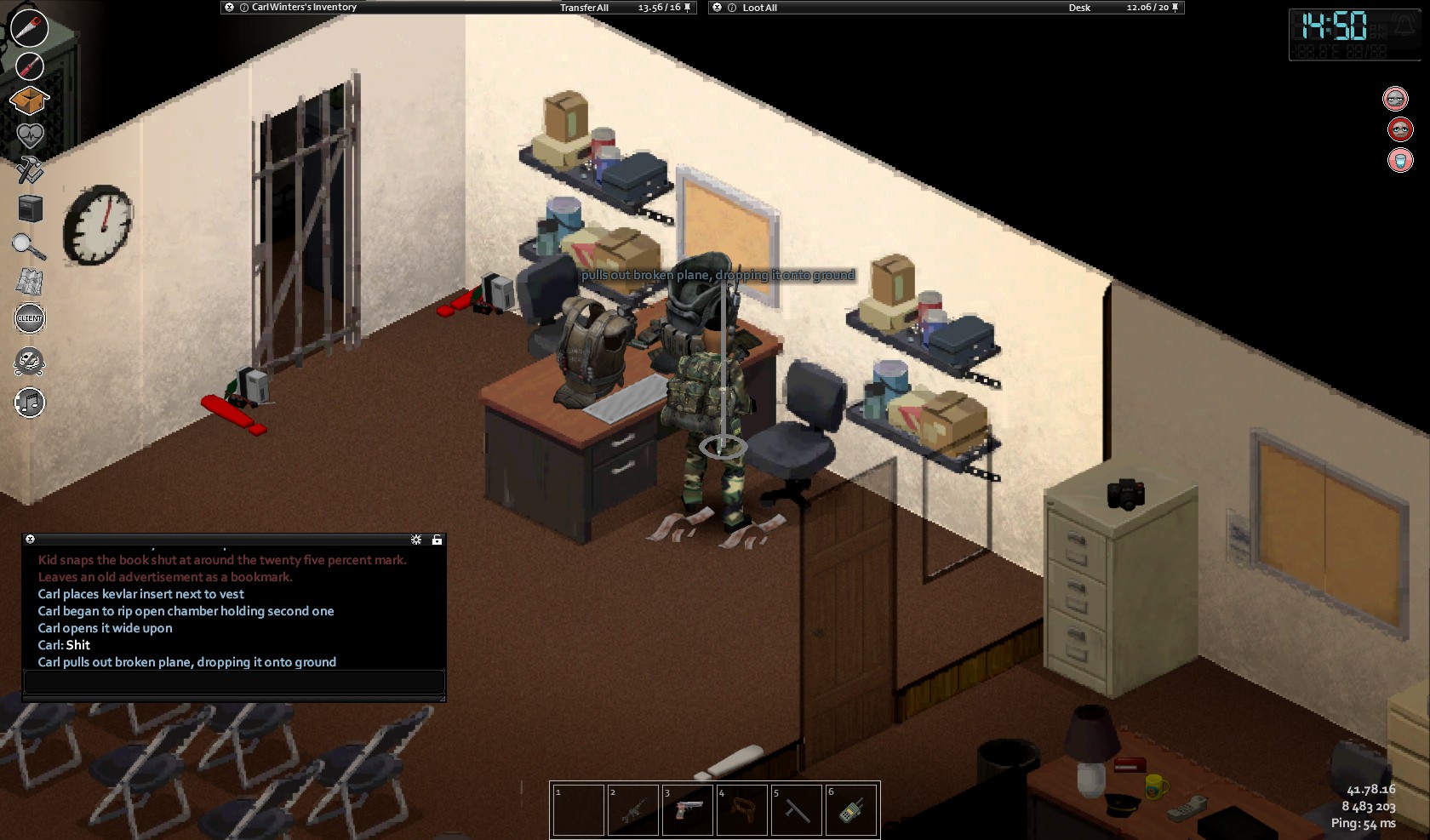
Task: Select the pistol in hotbar slot 3
Action: (x=687, y=810)
